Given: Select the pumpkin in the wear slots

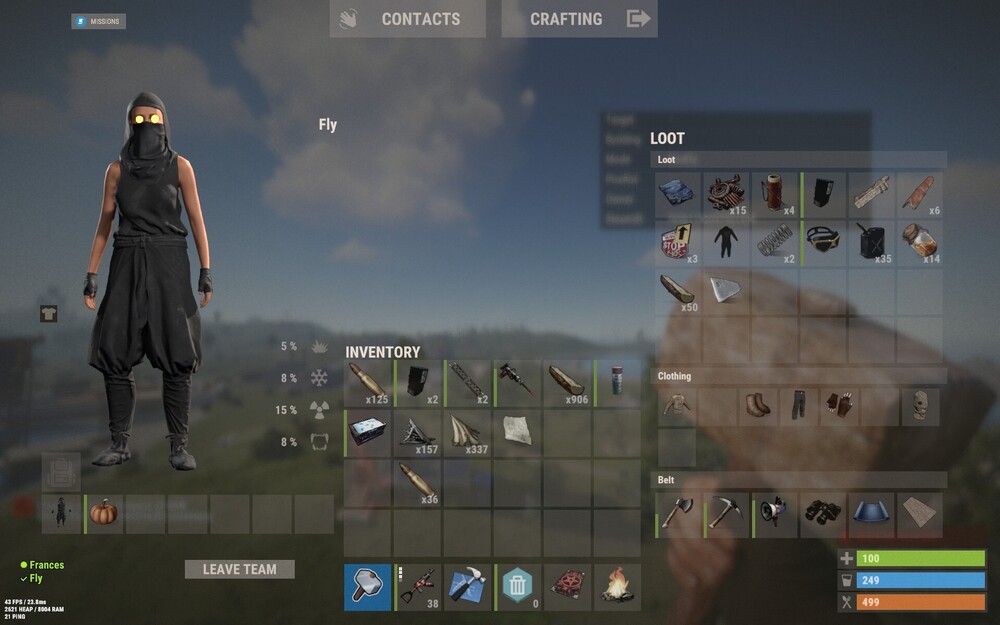Looking at the screenshot, I should tap(105, 514).
